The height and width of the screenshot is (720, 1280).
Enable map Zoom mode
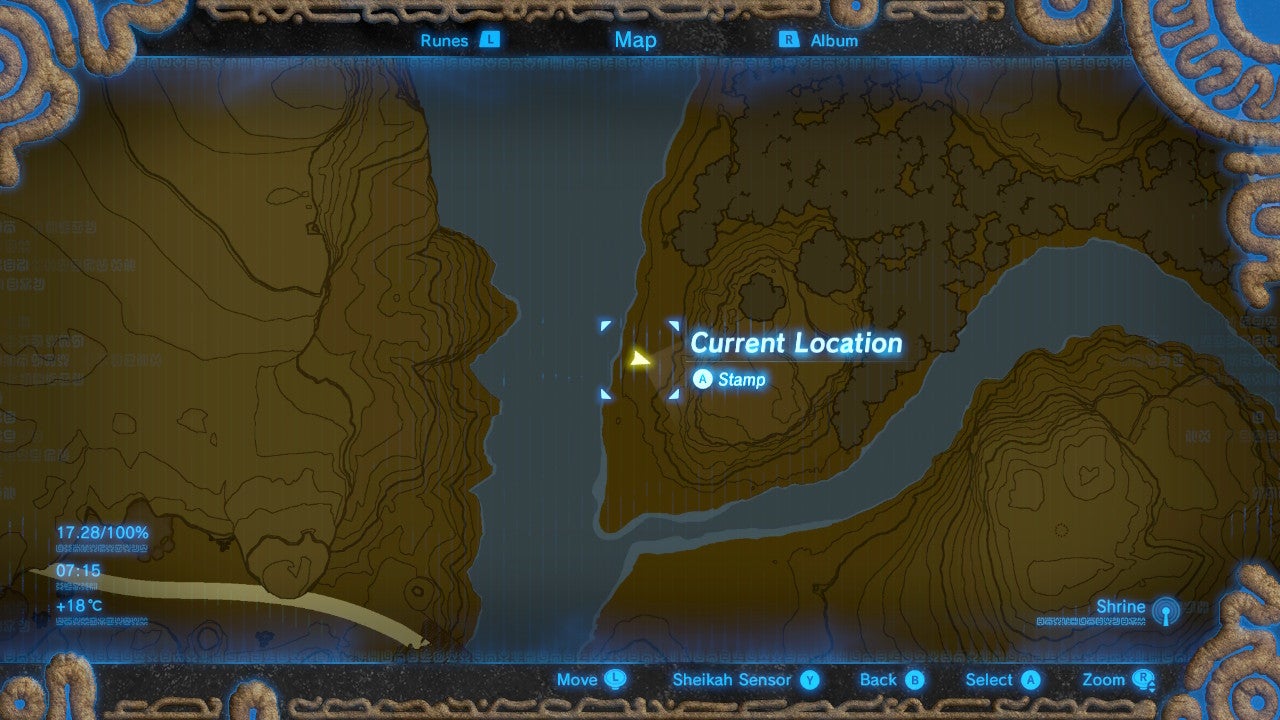pyautogui.click(x=1106, y=679)
